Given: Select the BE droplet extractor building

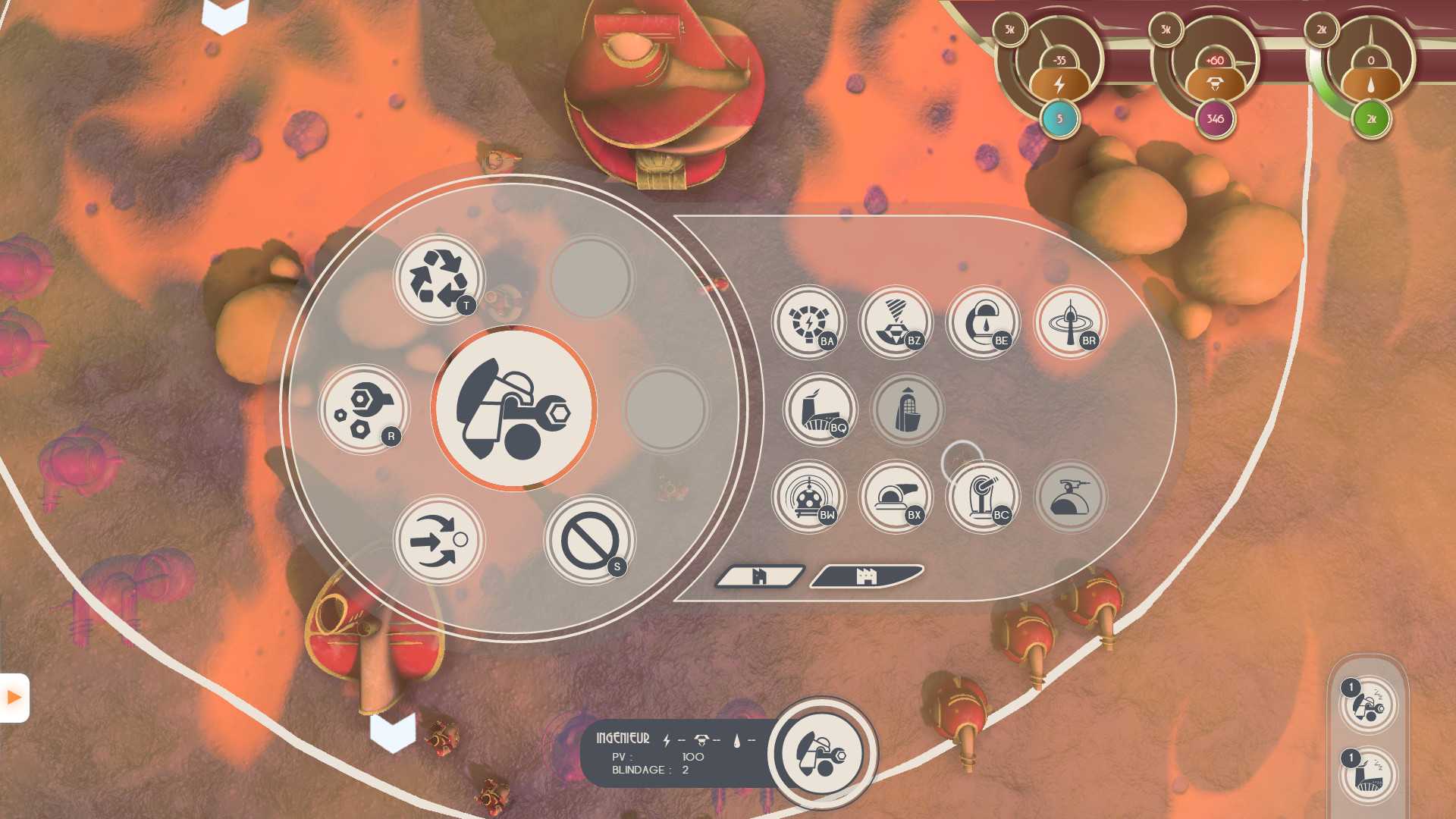Looking at the screenshot, I should [983, 322].
